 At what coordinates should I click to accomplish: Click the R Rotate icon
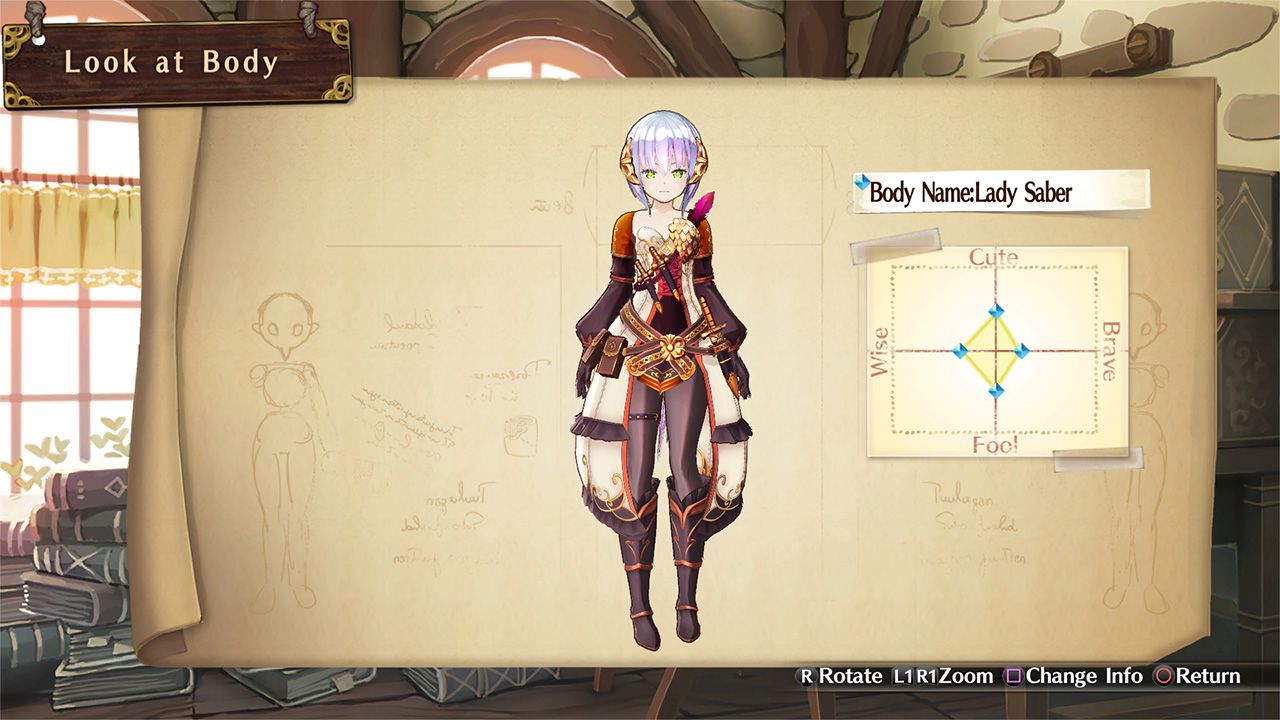coord(808,676)
